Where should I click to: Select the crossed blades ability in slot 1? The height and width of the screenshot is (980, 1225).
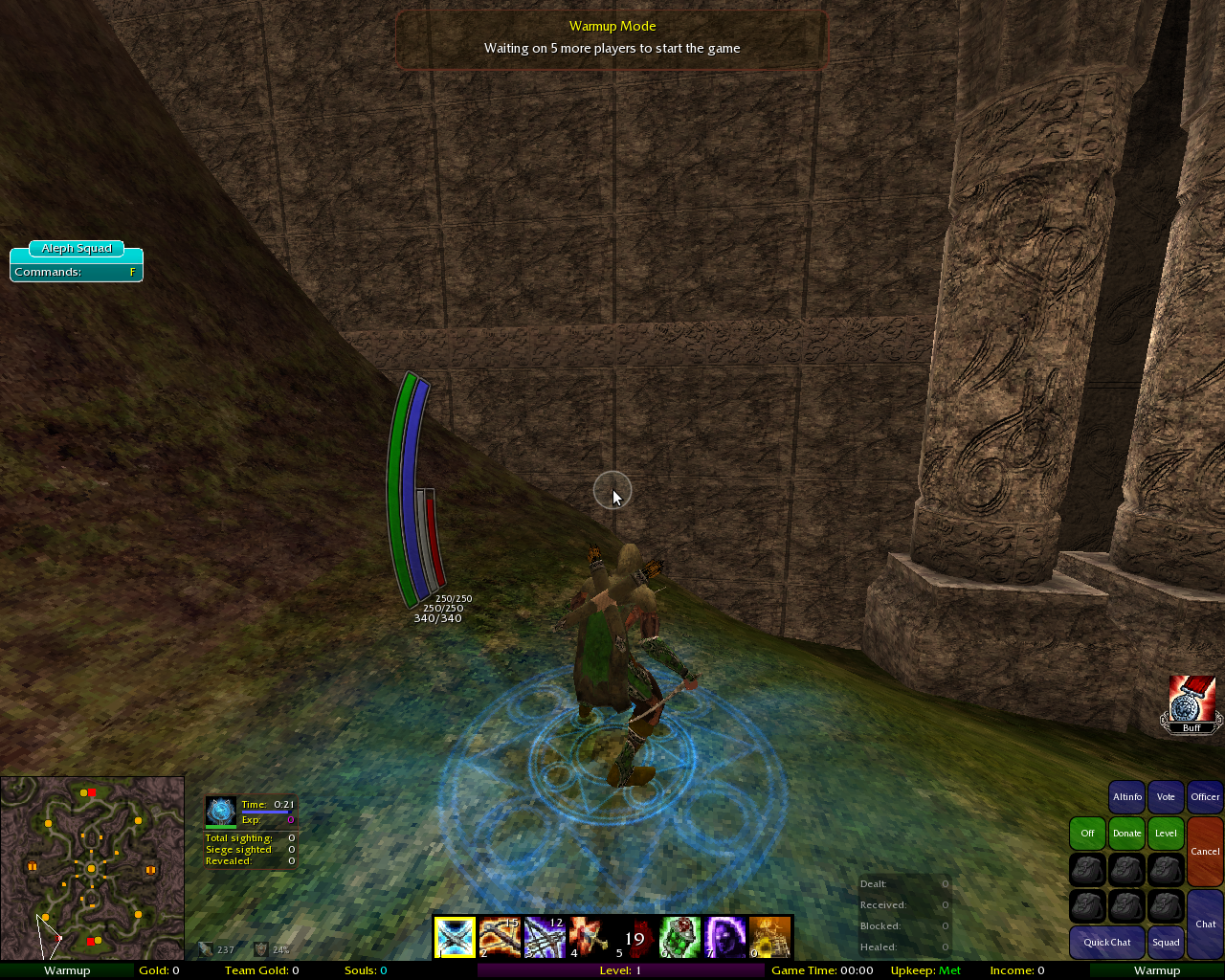(455, 937)
